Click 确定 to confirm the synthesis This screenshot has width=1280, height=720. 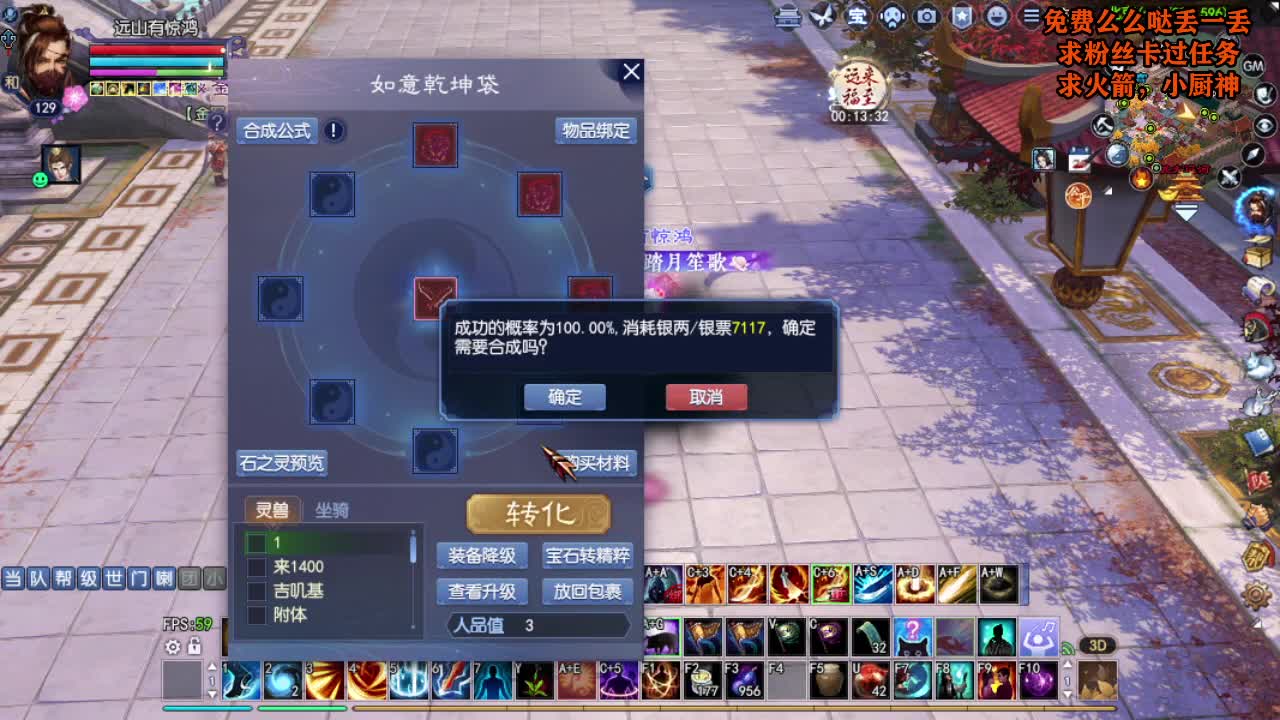pyautogui.click(x=564, y=397)
